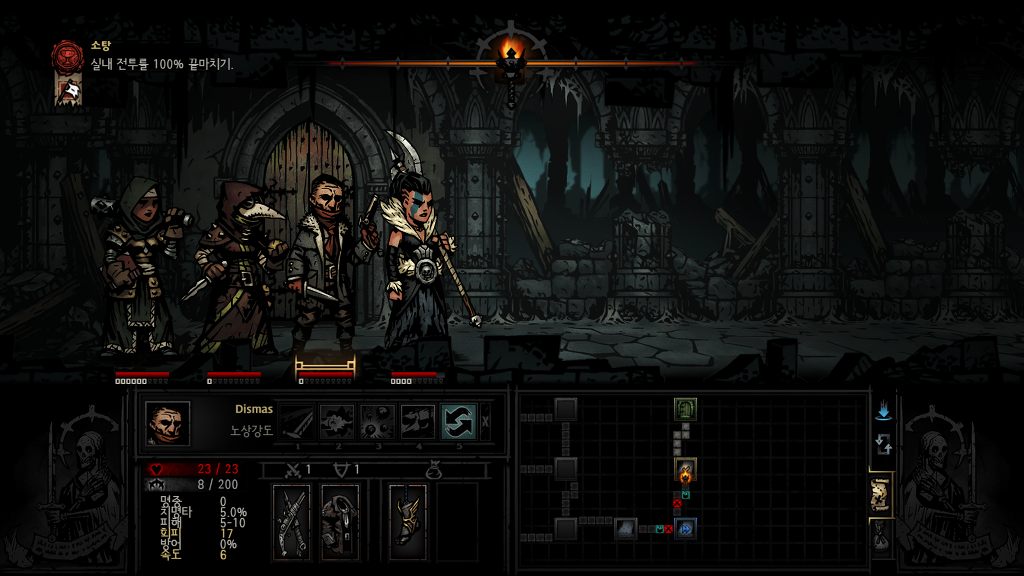Open the inventory sack tab
The image size is (1024, 576).
click(881, 539)
